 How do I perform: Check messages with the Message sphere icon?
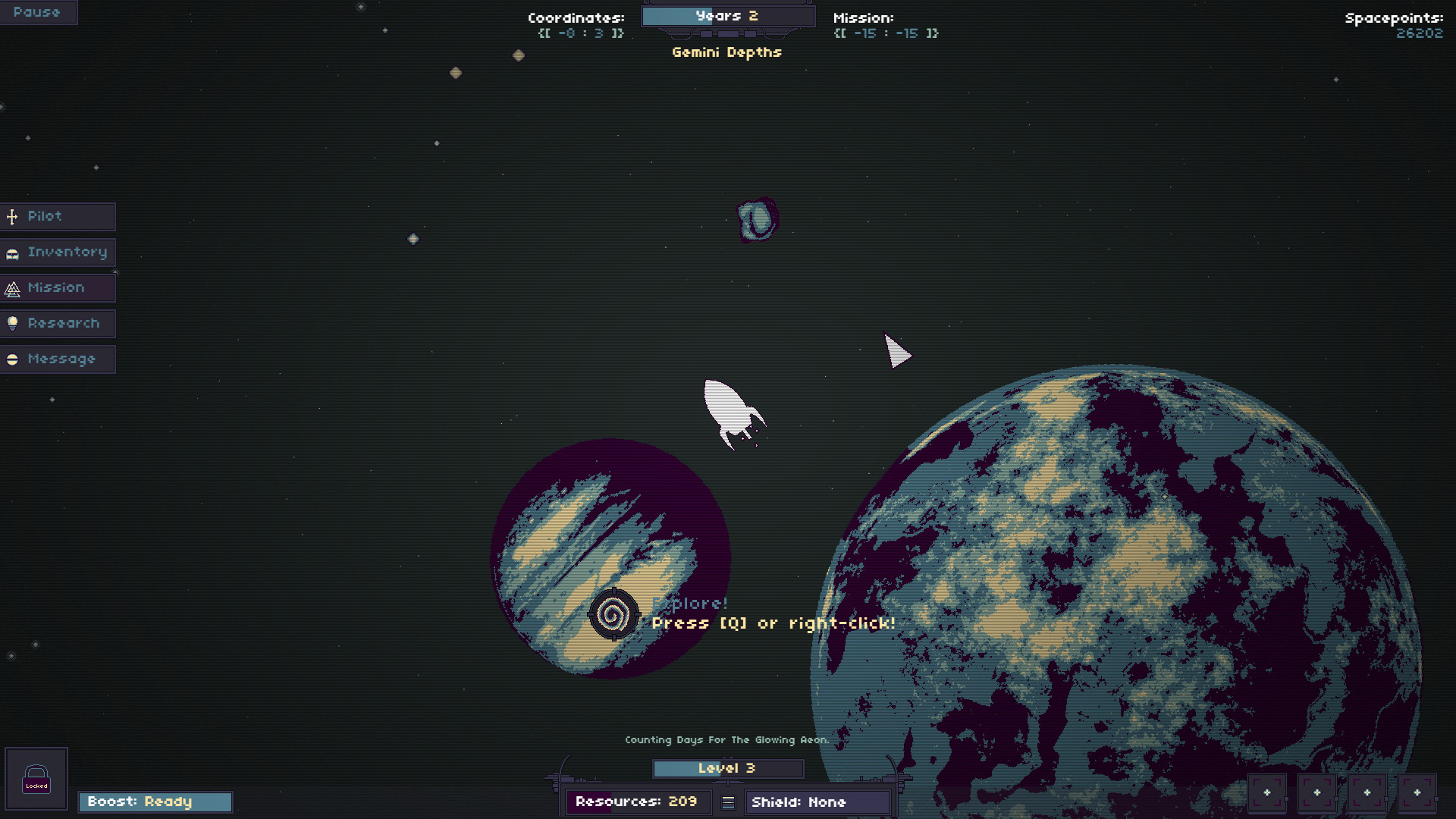(13, 359)
